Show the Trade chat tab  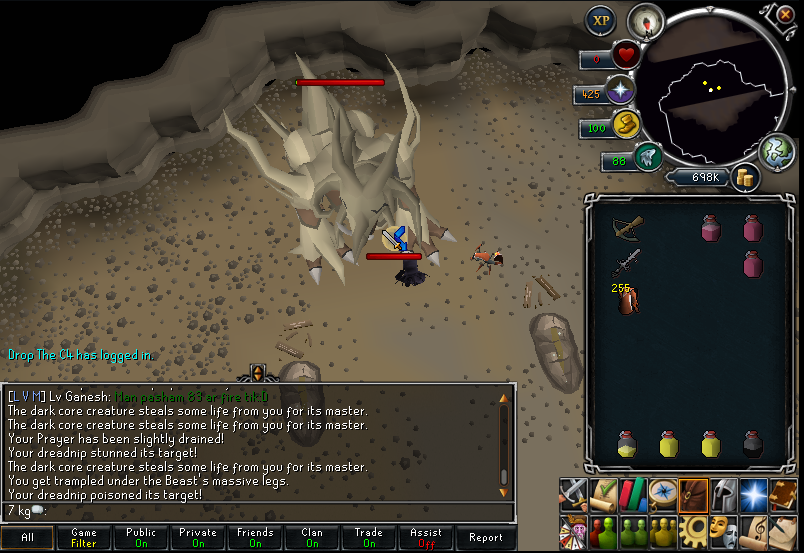point(369,537)
